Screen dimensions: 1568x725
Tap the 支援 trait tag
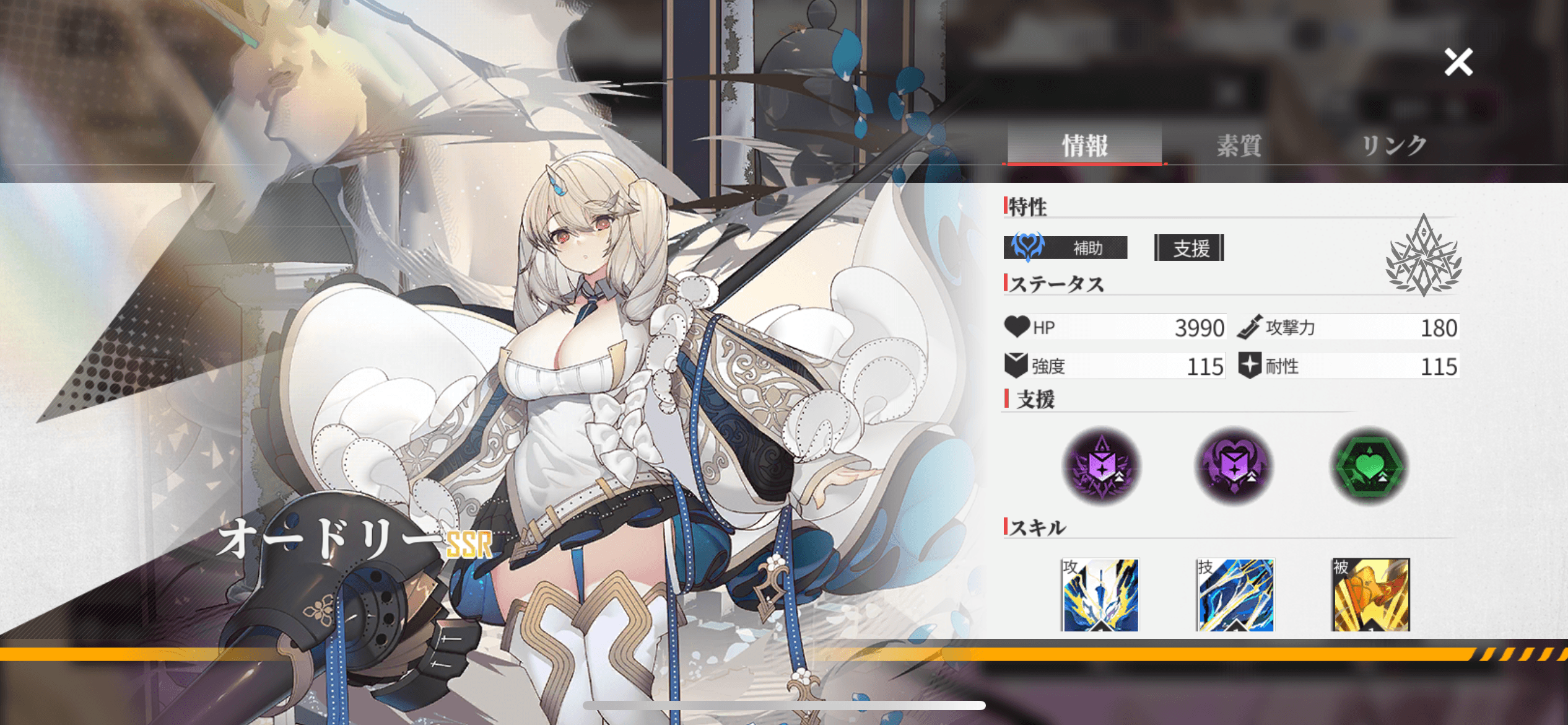click(1190, 248)
